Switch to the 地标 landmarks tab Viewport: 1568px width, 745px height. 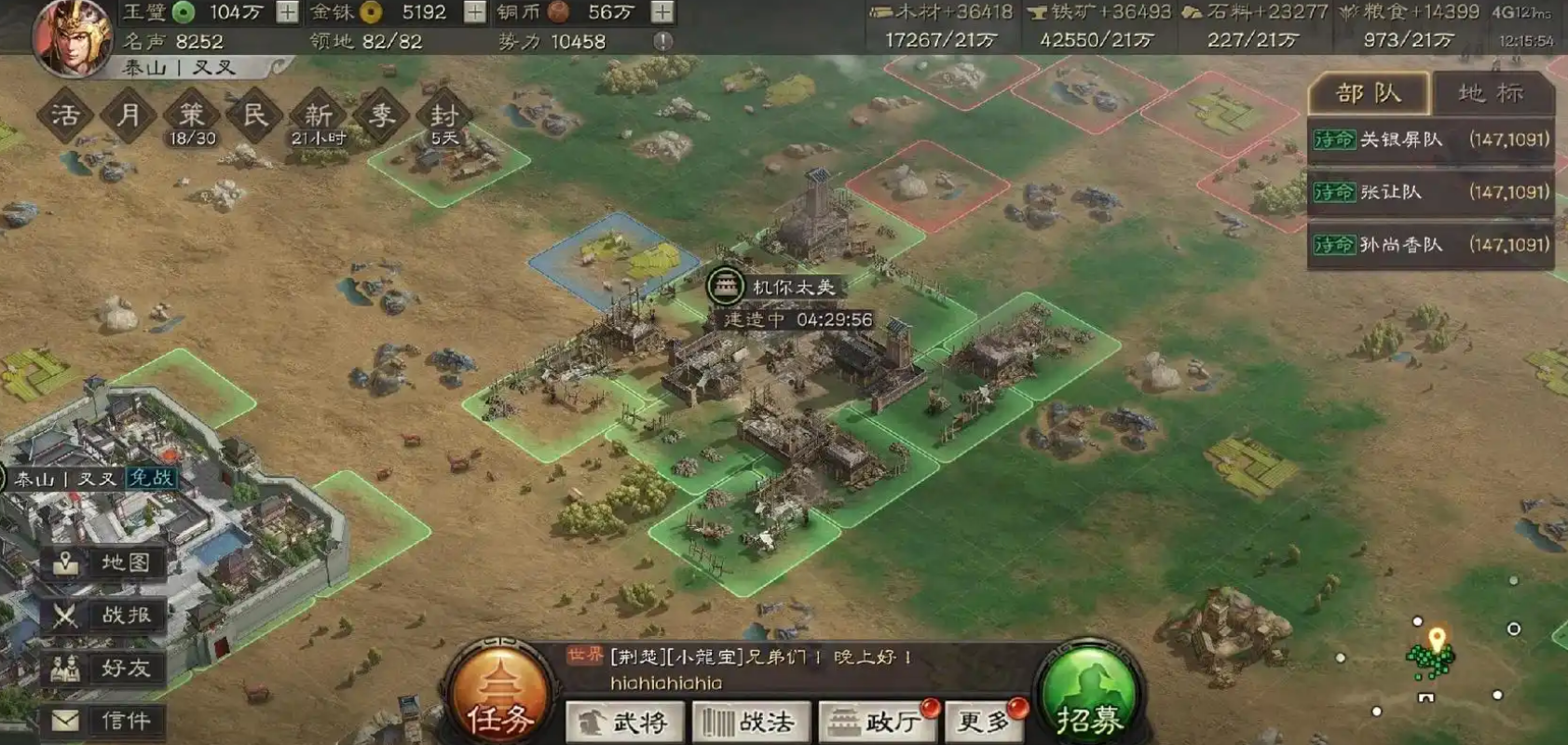click(x=1491, y=93)
